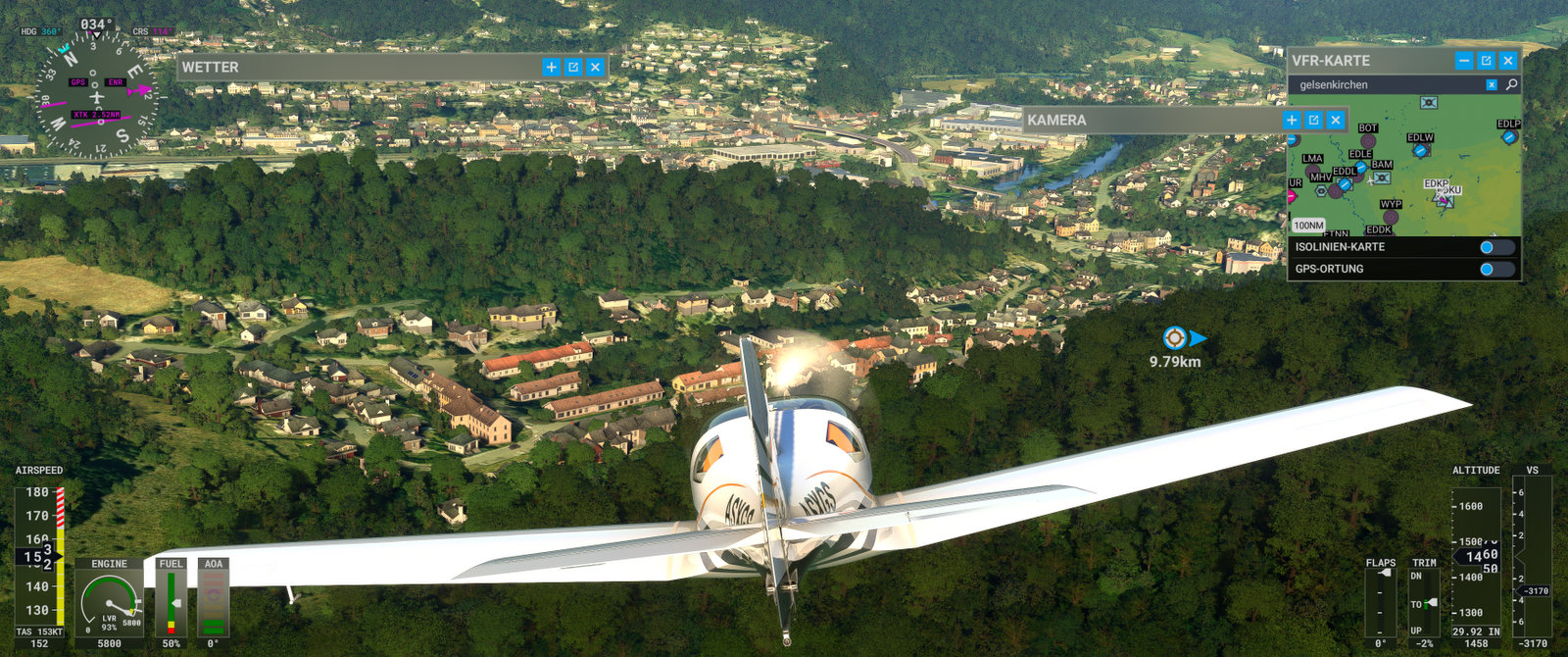Pop out the WETTER panel into a window

(x=573, y=67)
